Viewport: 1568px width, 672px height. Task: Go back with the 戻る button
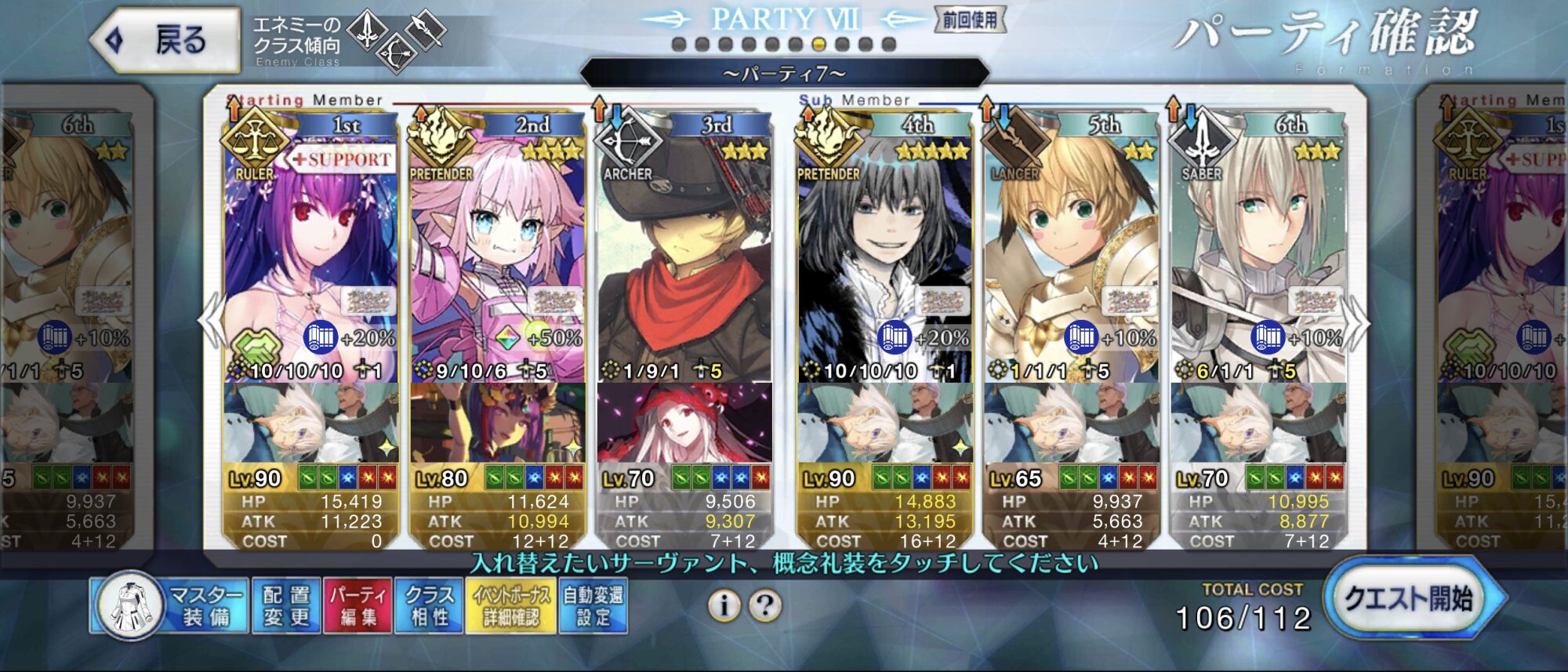pos(166,39)
